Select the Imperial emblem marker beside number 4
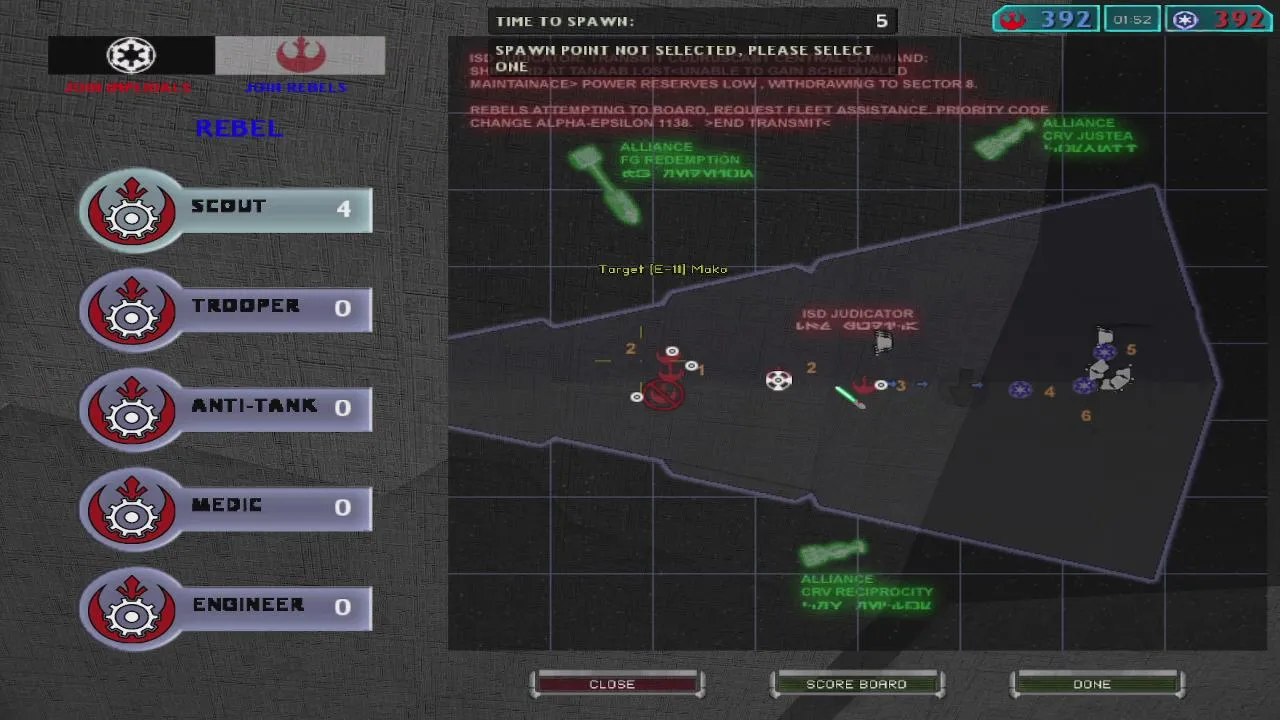Screen dimensions: 1280x720 pos(1020,390)
